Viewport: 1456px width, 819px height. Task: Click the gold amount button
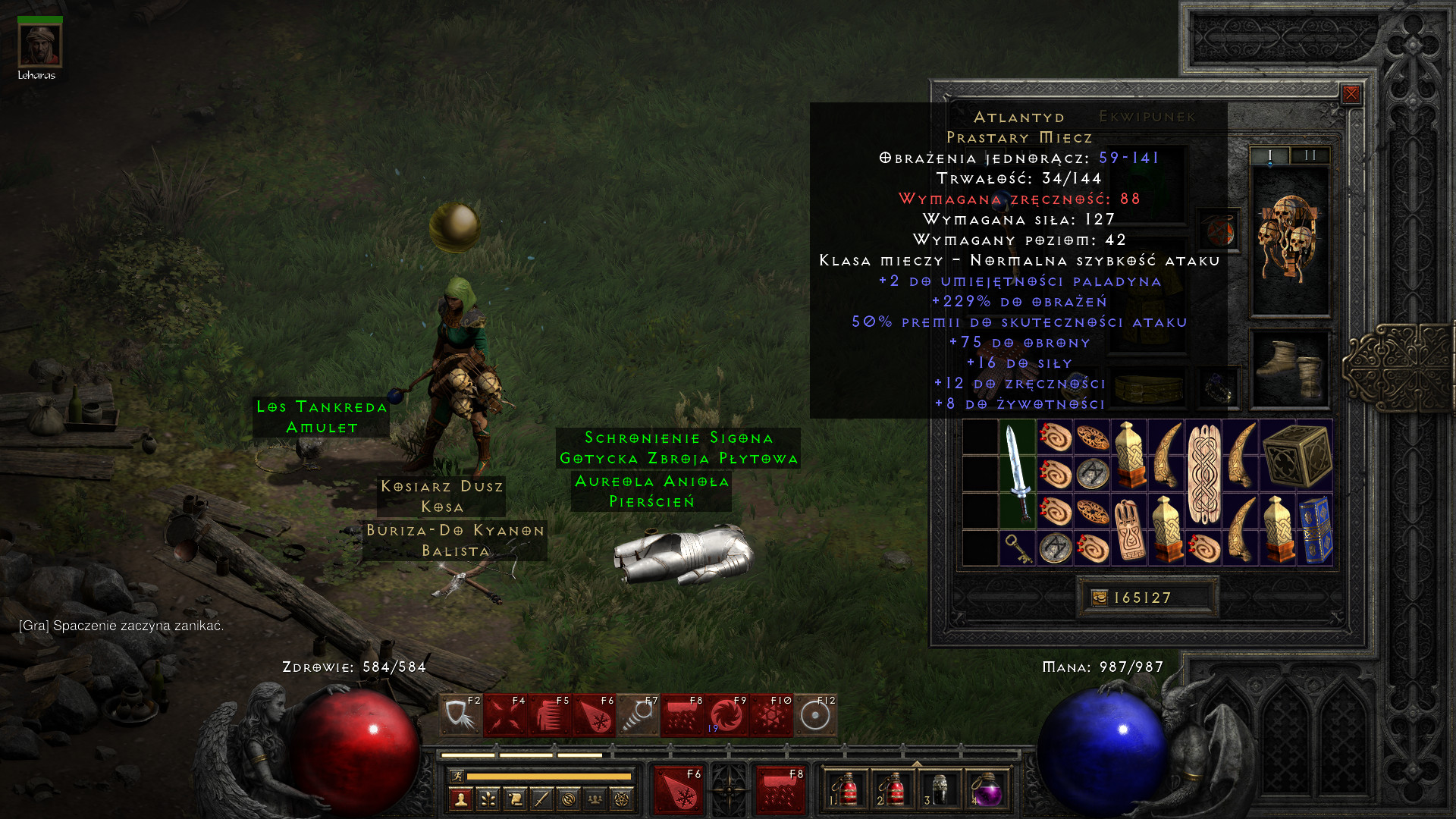pos(1100,598)
